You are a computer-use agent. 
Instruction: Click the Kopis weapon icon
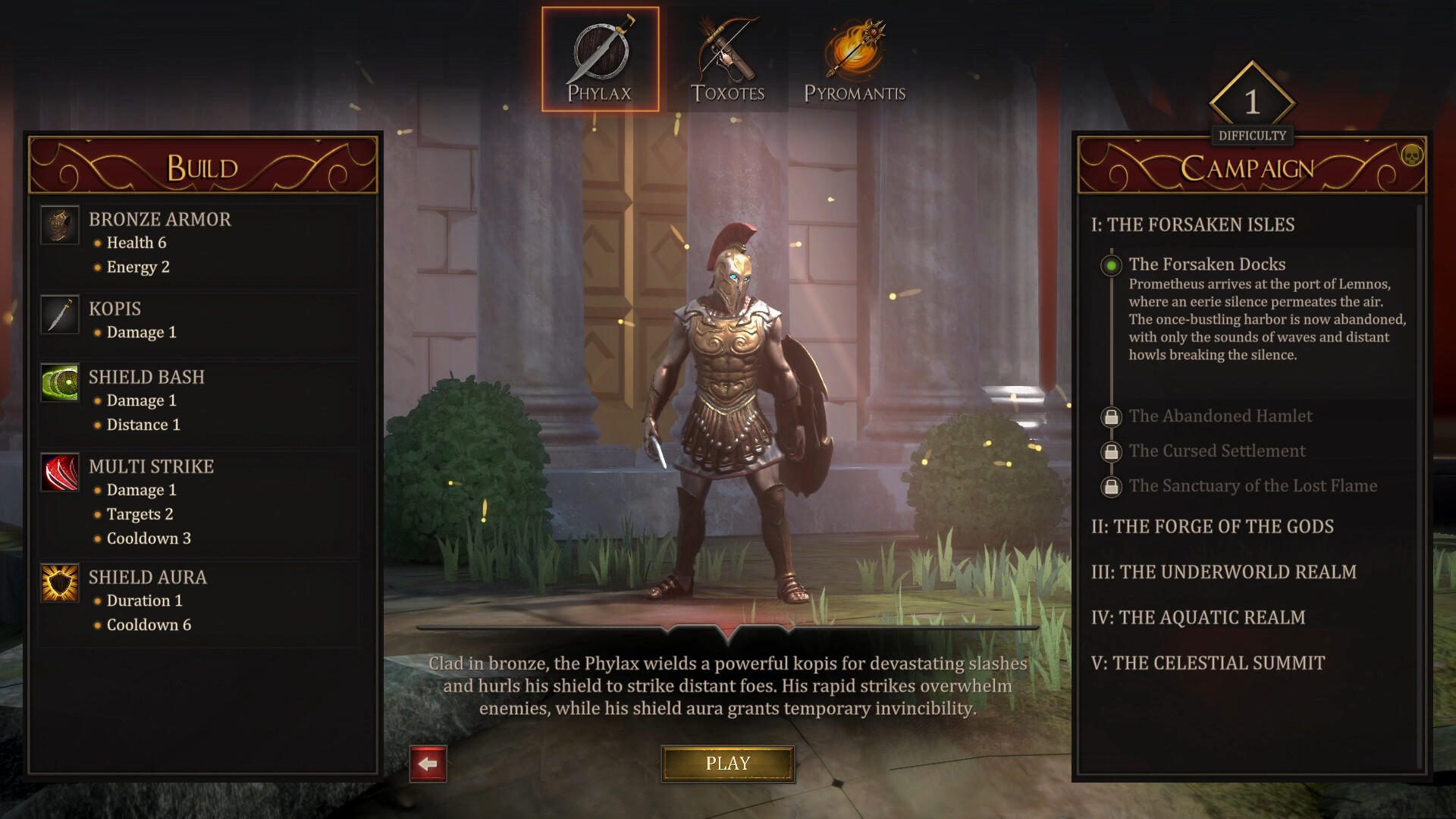tap(60, 314)
